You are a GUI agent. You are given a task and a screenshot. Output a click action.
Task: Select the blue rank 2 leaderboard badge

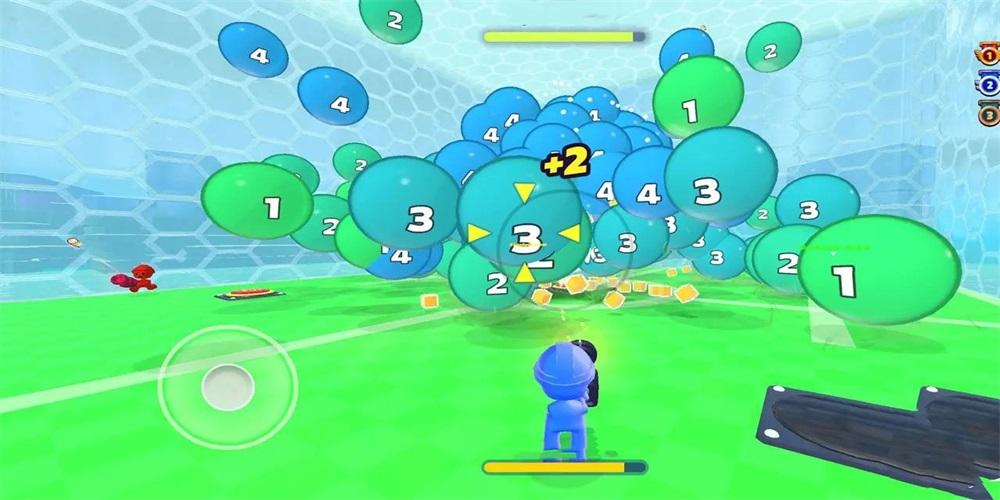[989, 86]
